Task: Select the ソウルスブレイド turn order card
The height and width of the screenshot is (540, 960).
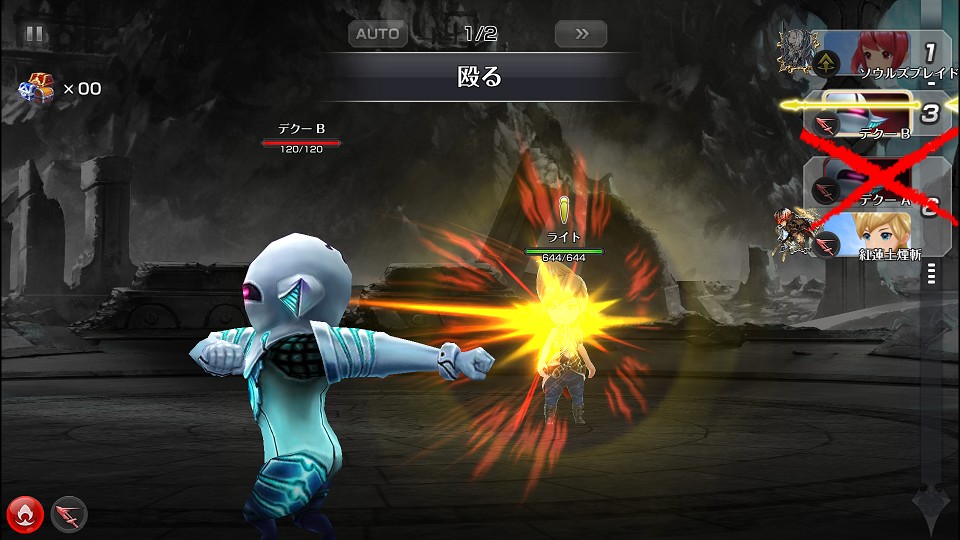Action: [x=882, y=56]
